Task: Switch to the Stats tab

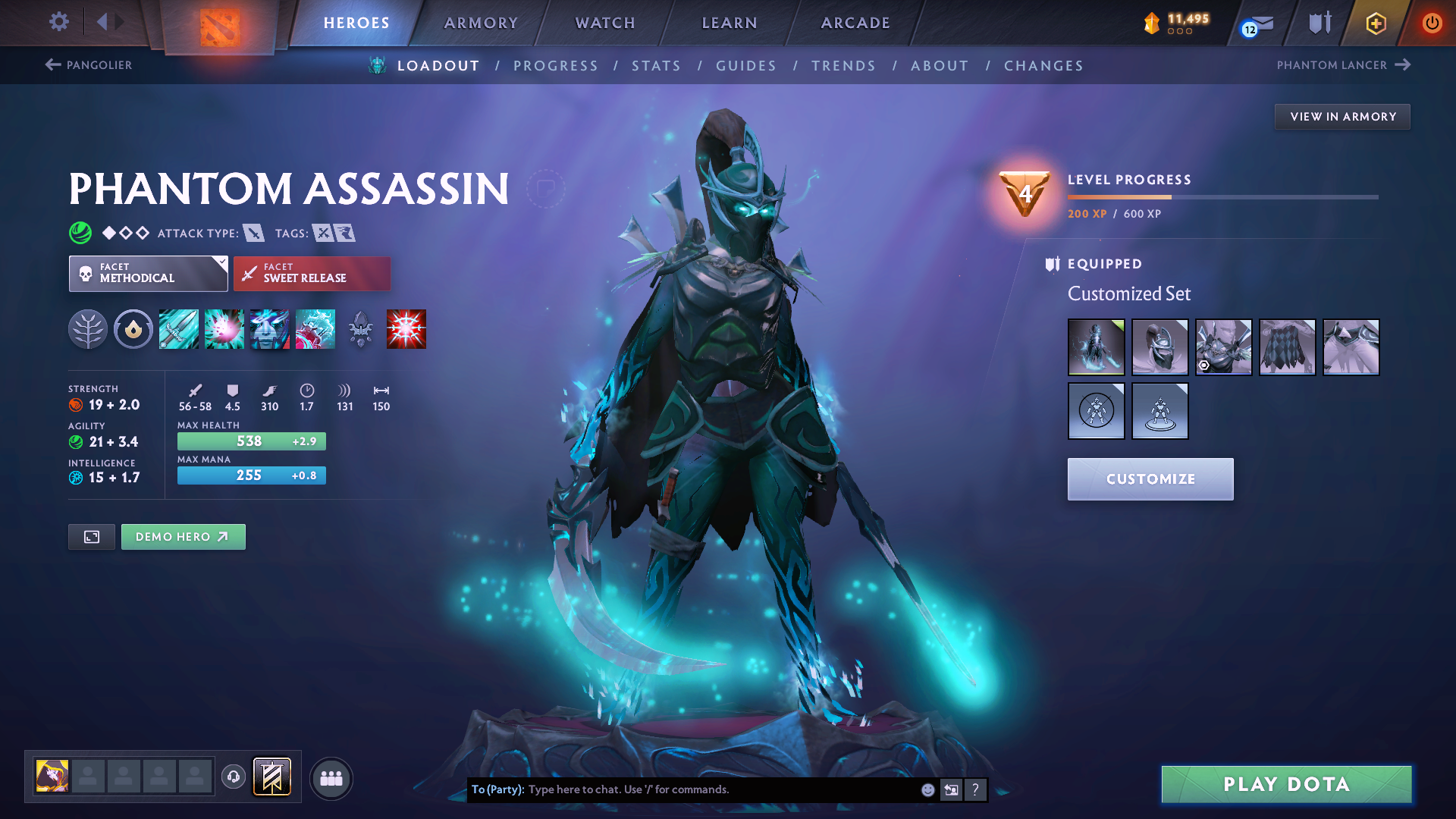Action: coord(656,66)
